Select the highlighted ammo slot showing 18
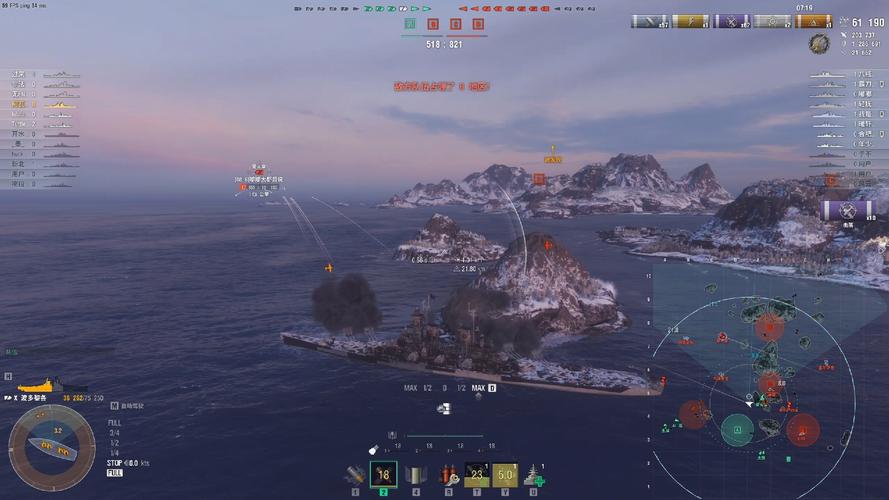 [383, 475]
